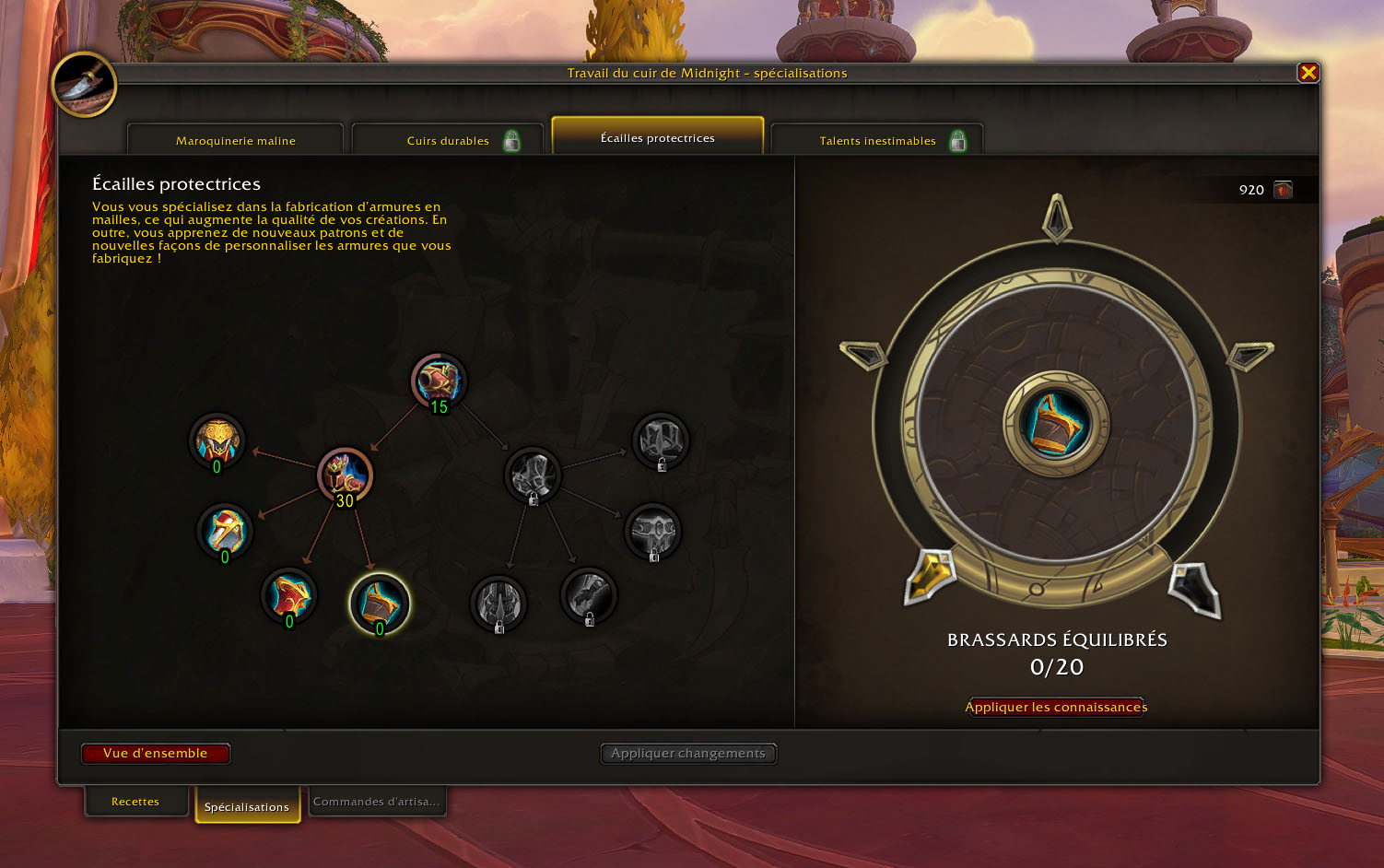
Task: Click Appliquer les connaissances
Action: 1056,707
